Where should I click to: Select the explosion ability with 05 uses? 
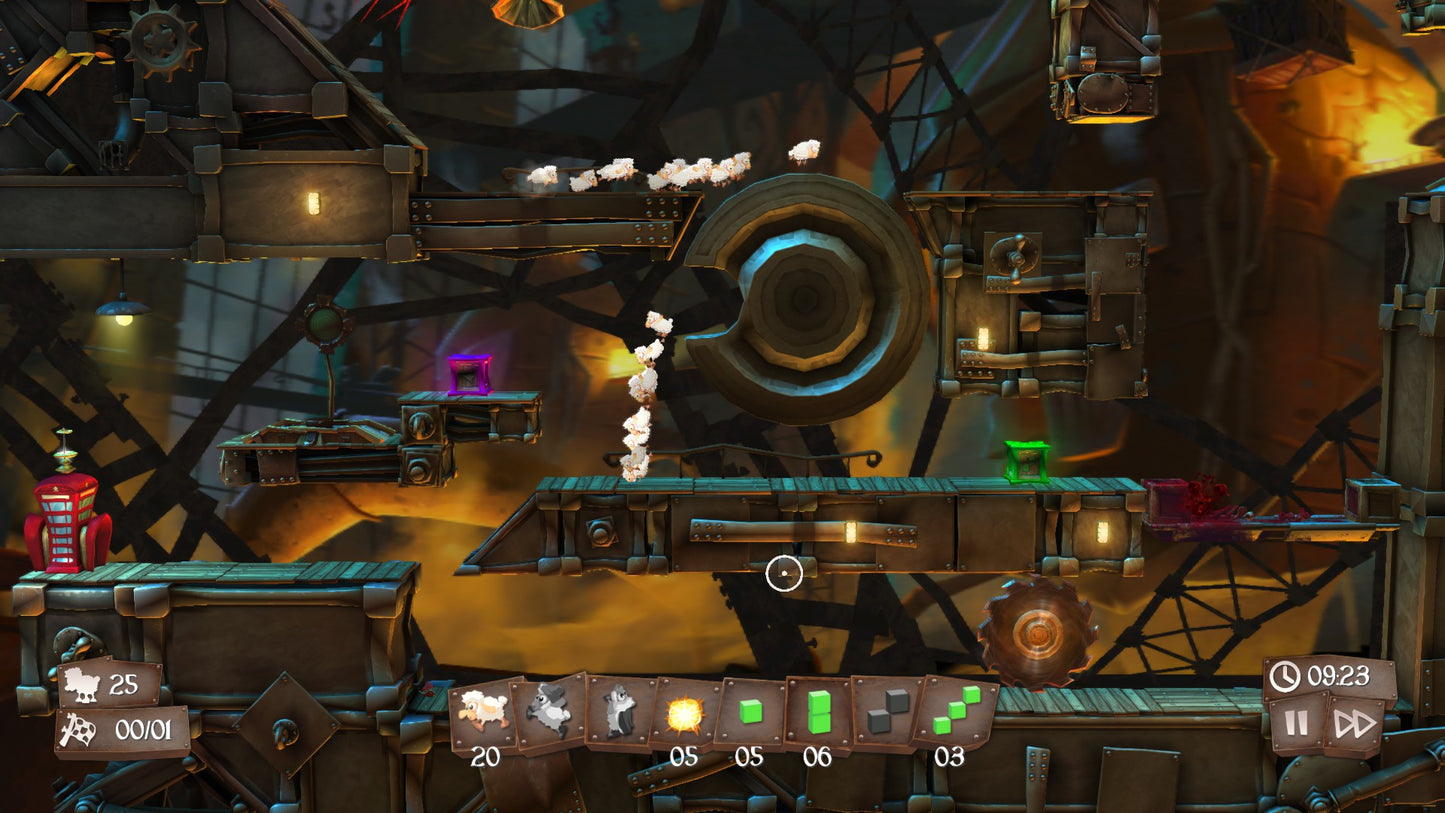[x=684, y=712]
